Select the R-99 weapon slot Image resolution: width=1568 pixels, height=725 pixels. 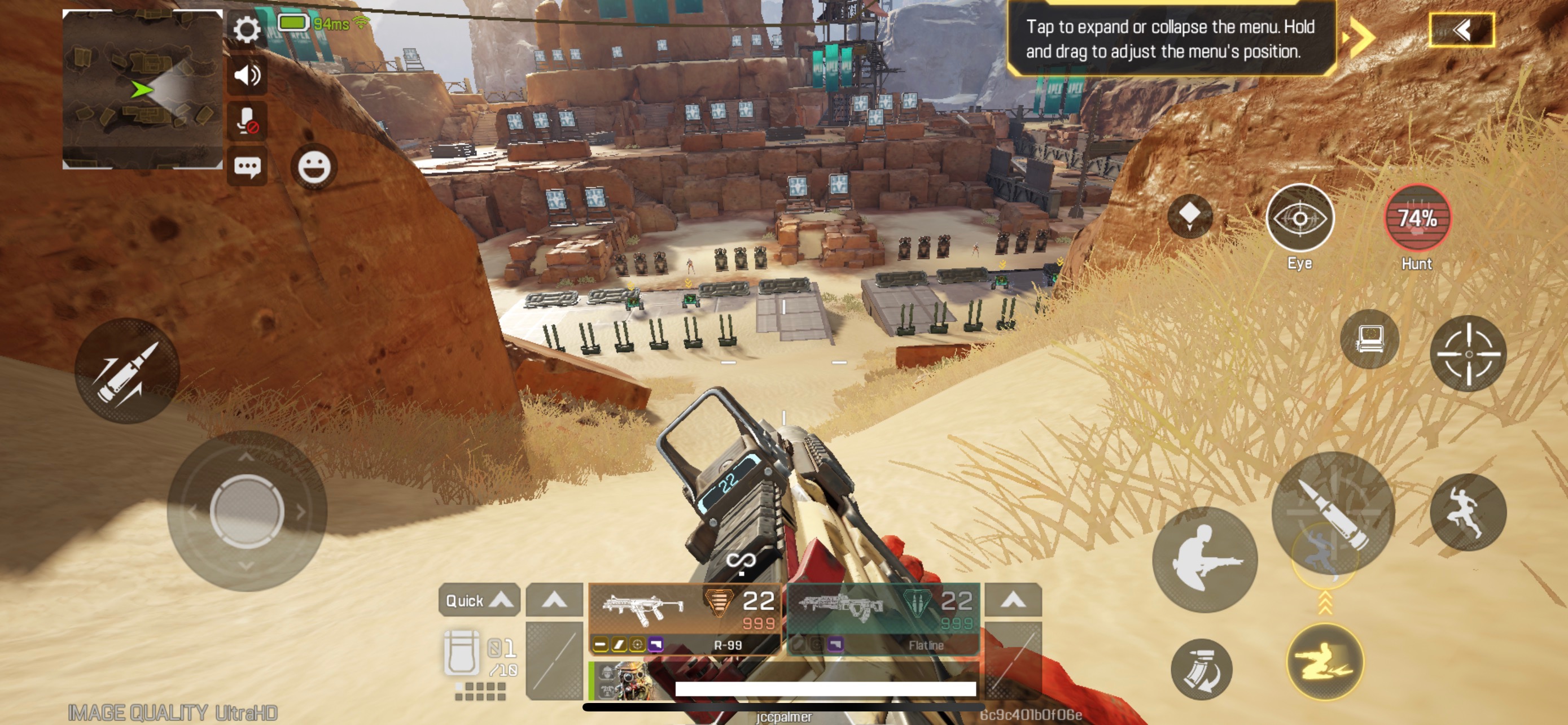coord(682,609)
